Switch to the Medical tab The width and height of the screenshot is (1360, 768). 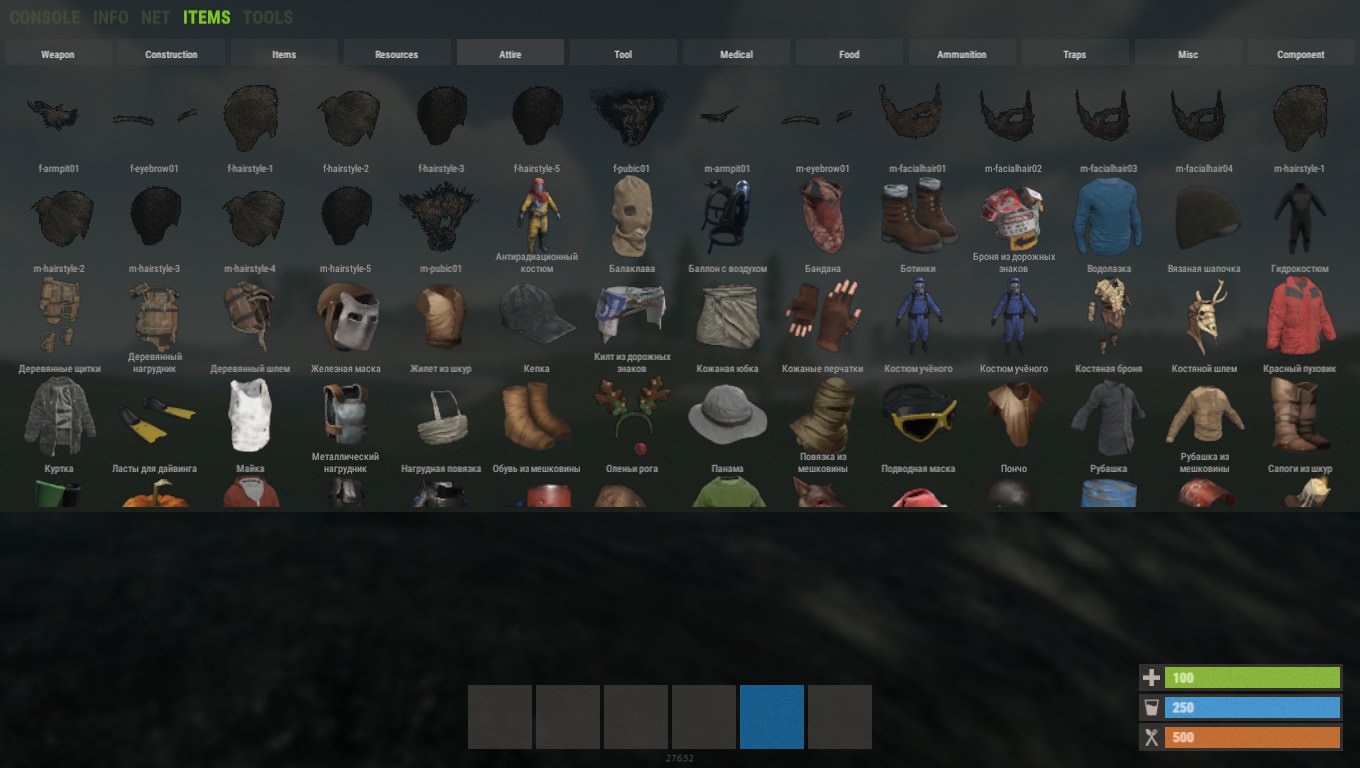pos(736,52)
